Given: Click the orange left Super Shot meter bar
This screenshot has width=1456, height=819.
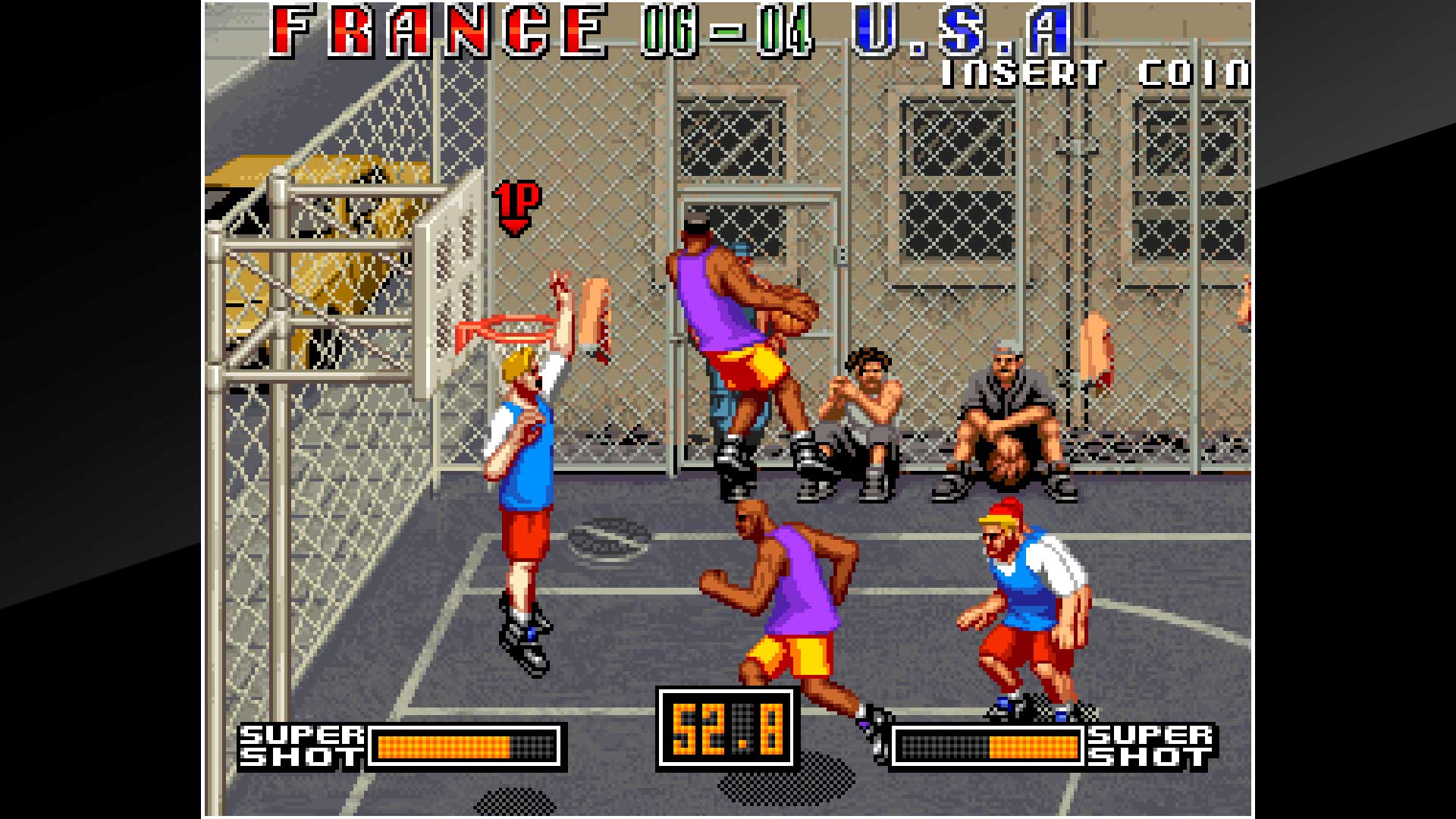Looking at the screenshot, I should click(x=444, y=747).
